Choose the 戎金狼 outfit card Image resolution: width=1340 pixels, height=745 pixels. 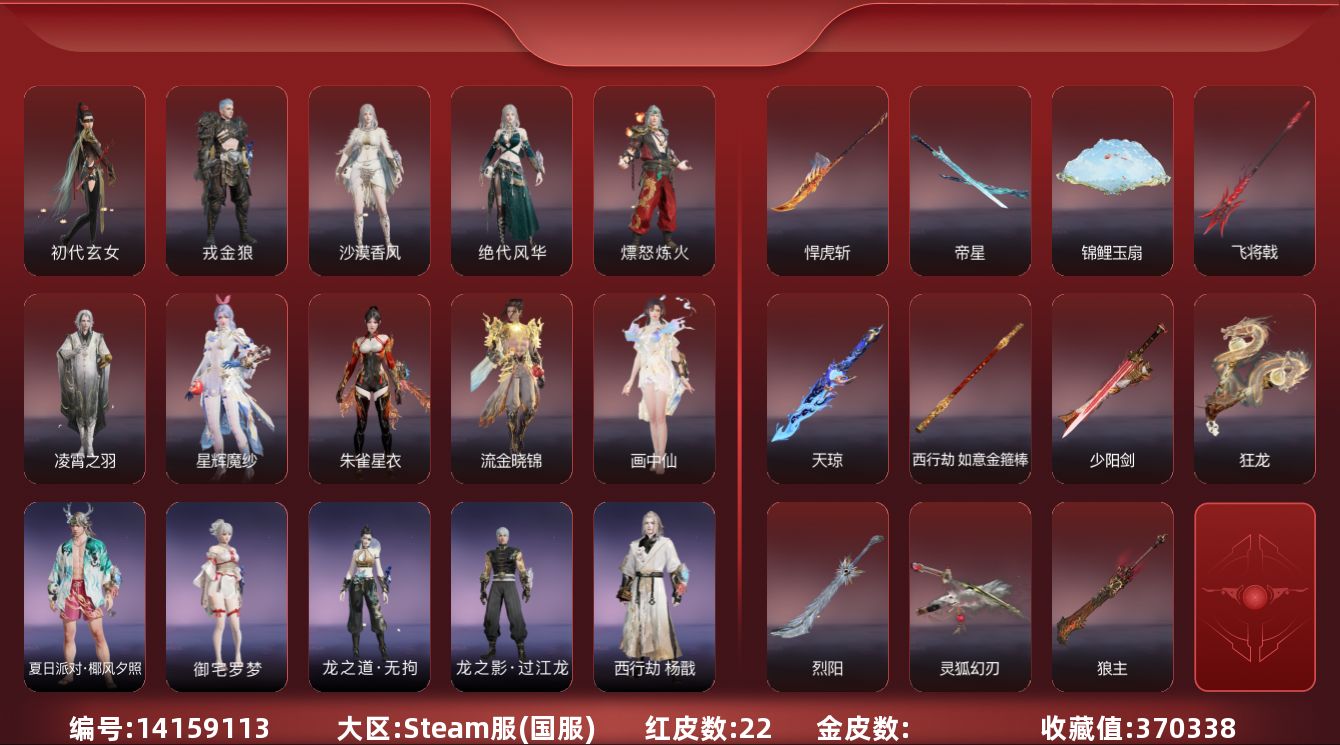pos(227,180)
